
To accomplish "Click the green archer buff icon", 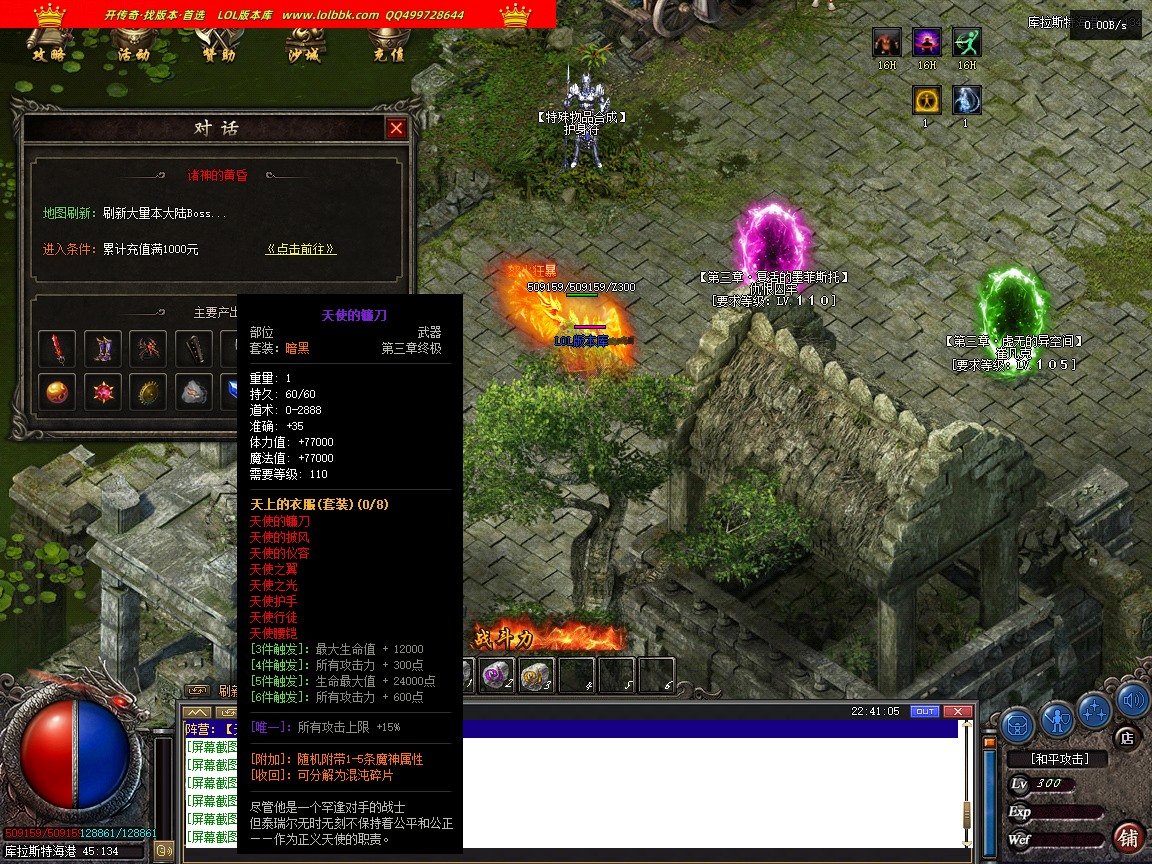I will [966, 43].
